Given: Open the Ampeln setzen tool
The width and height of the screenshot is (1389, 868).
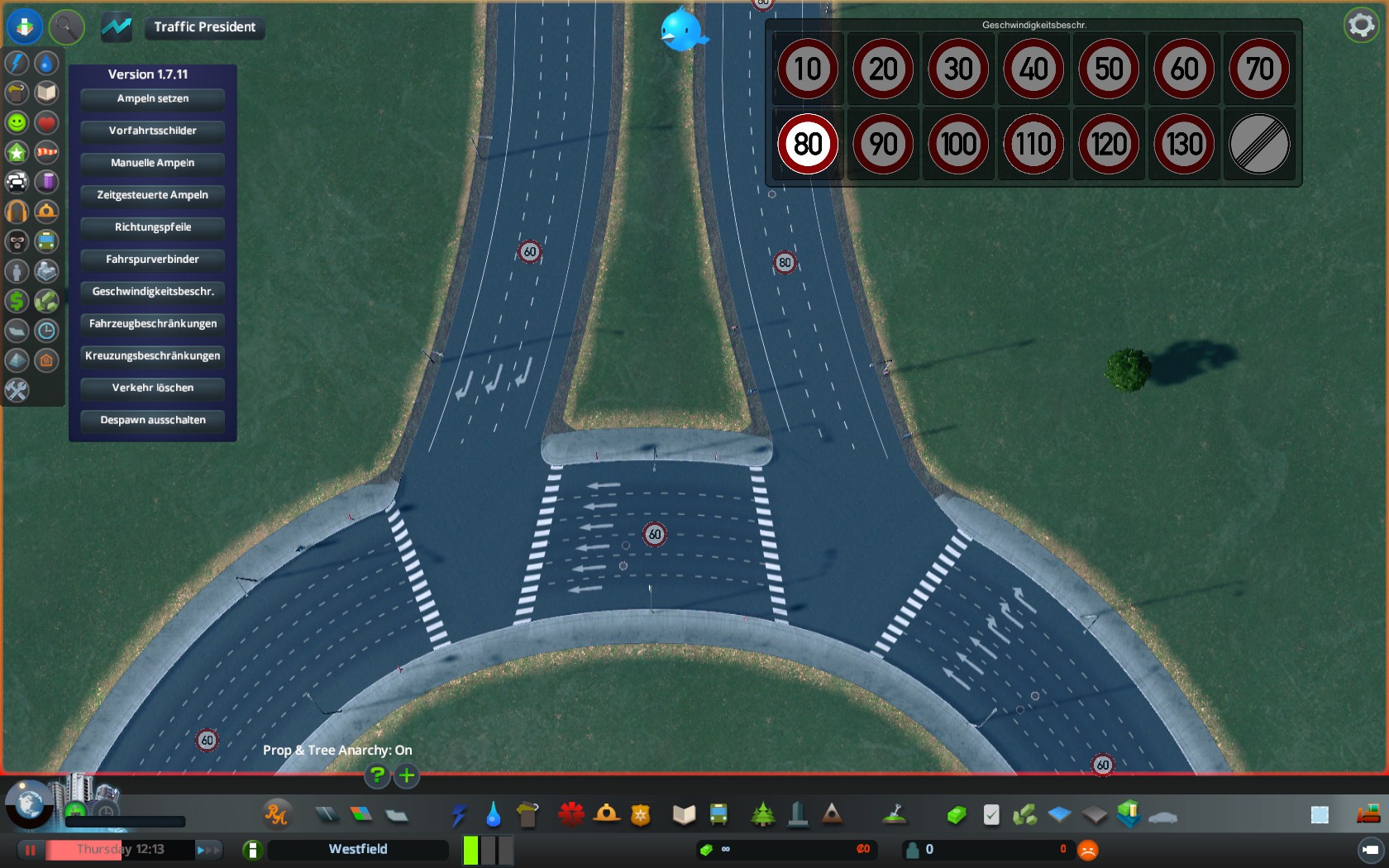Looking at the screenshot, I should click(153, 99).
